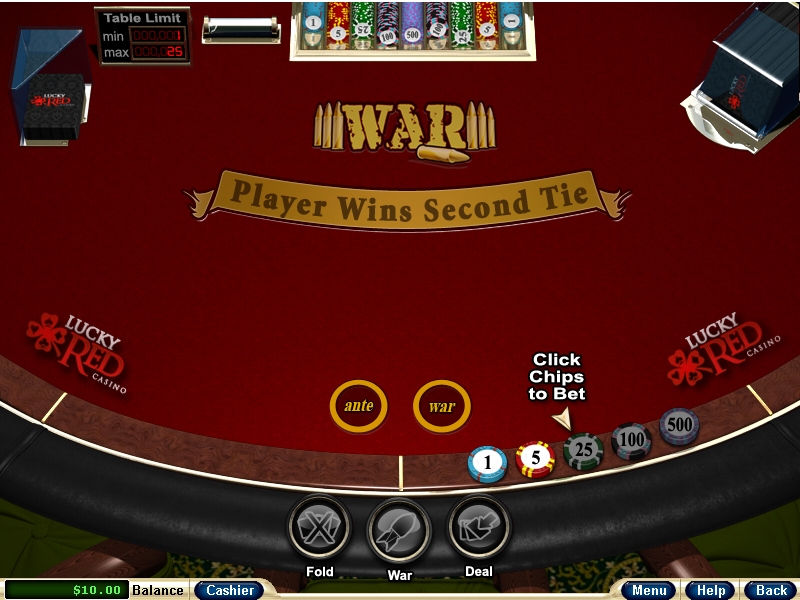The width and height of the screenshot is (800, 600).
Task: Open the Menu
Action: (649, 590)
